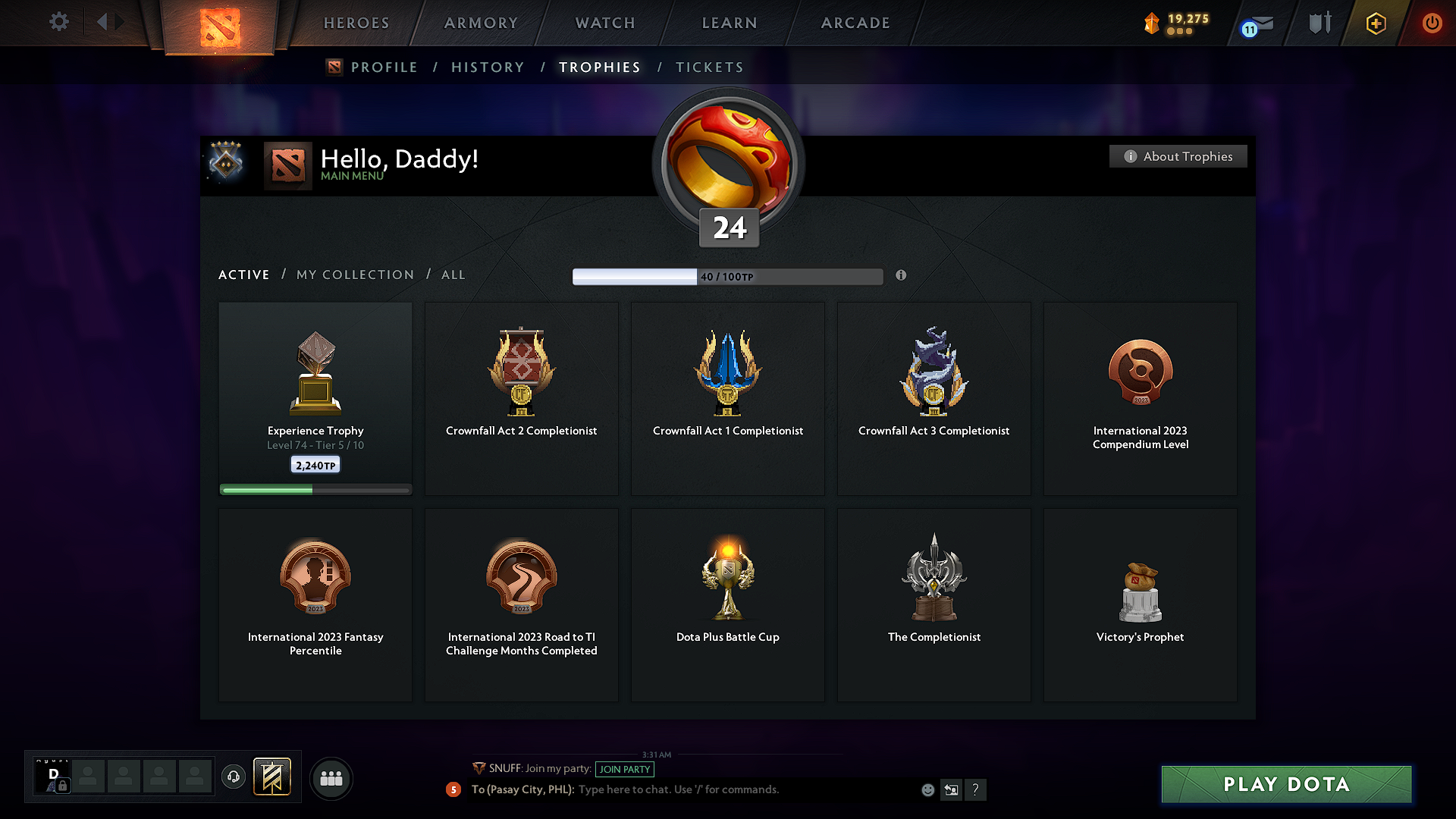This screenshot has width=1456, height=819.
Task: Click the shards currency icon showing 19,275
Action: click(1151, 23)
